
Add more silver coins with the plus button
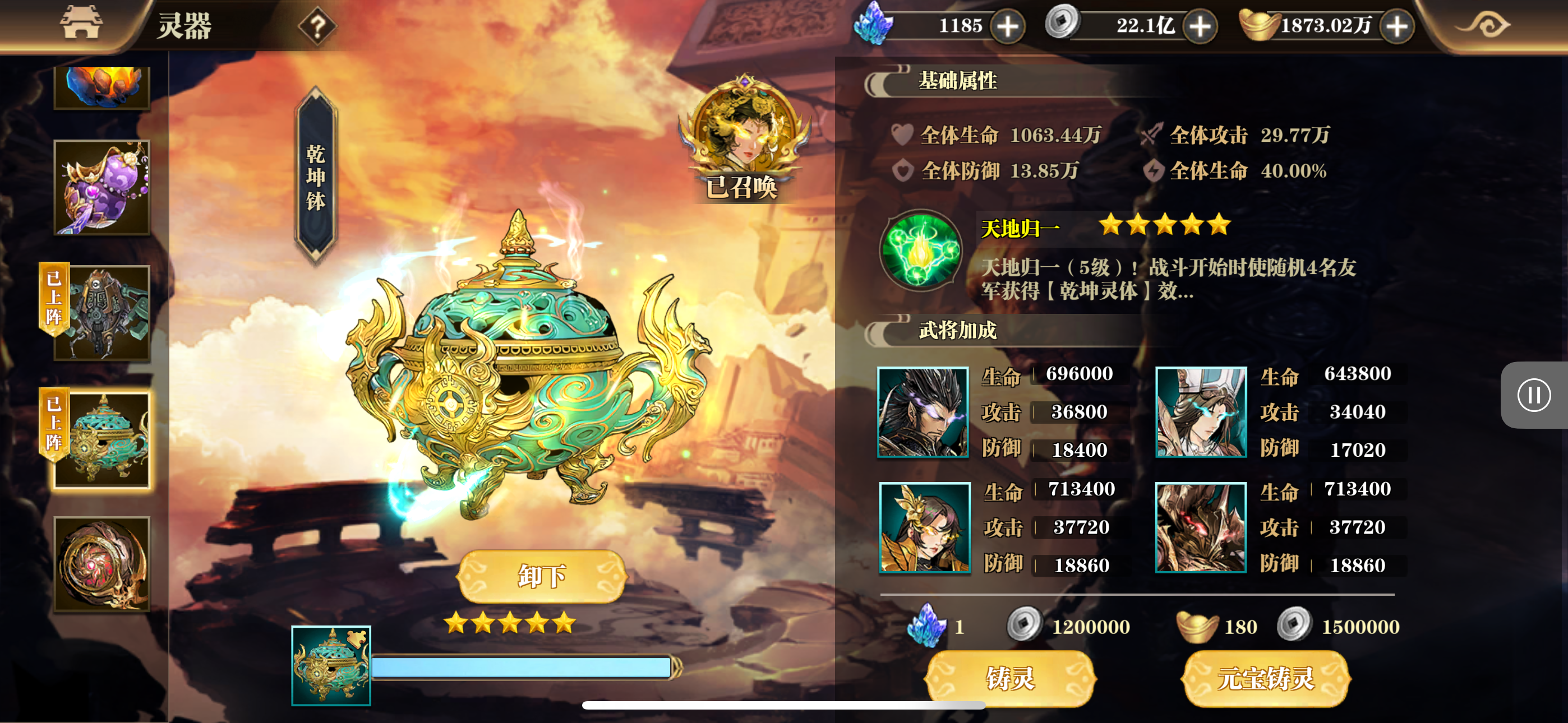[x=1200, y=26]
